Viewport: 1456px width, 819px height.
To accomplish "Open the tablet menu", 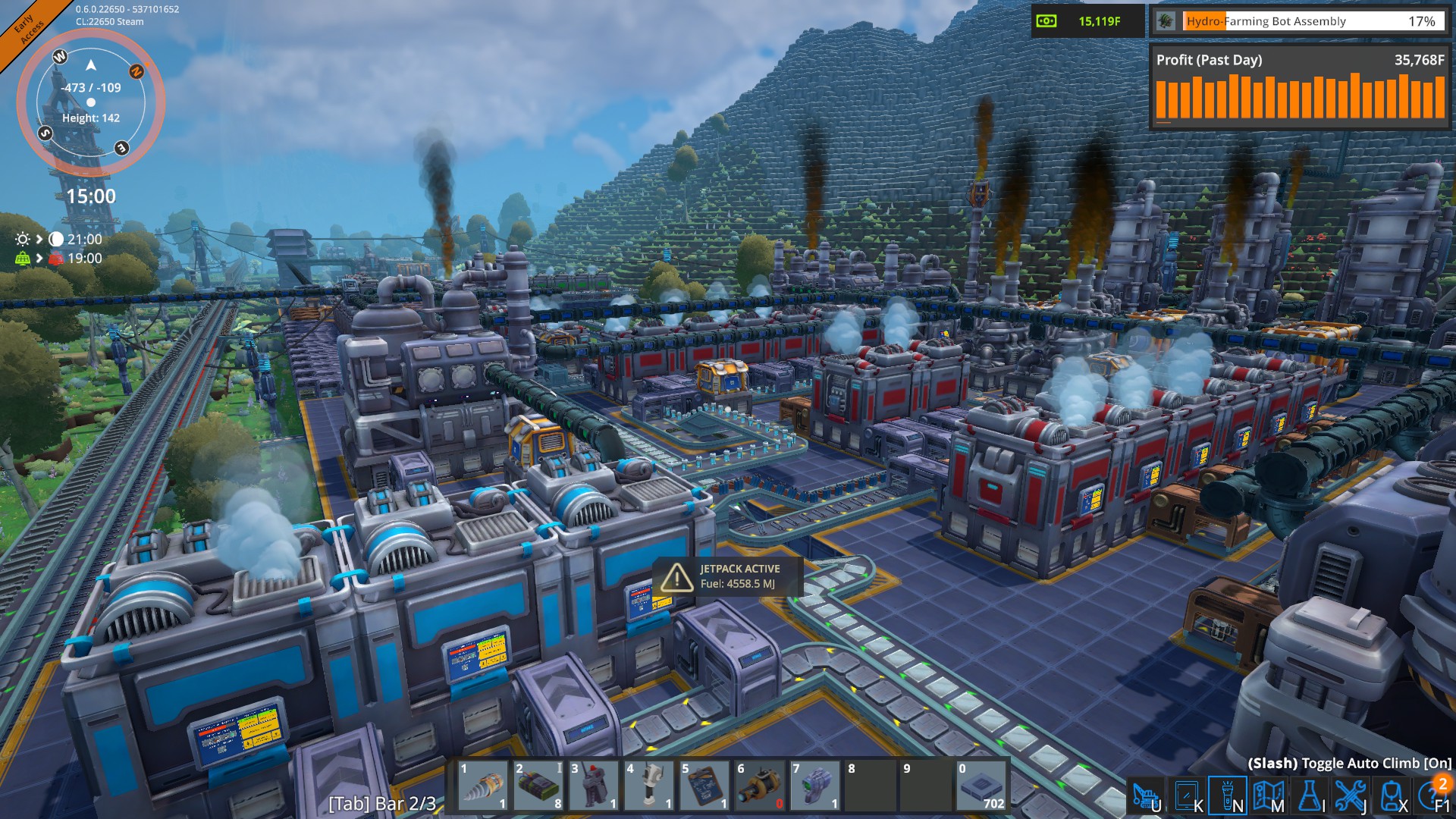I will pos(1186,796).
